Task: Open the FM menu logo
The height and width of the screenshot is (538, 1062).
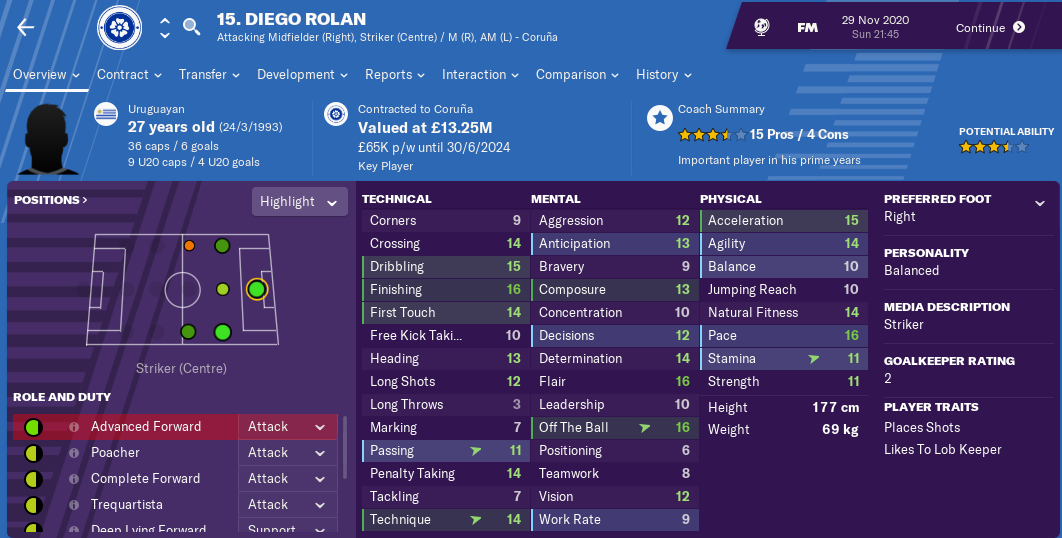Action: pyautogui.click(x=807, y=28)
